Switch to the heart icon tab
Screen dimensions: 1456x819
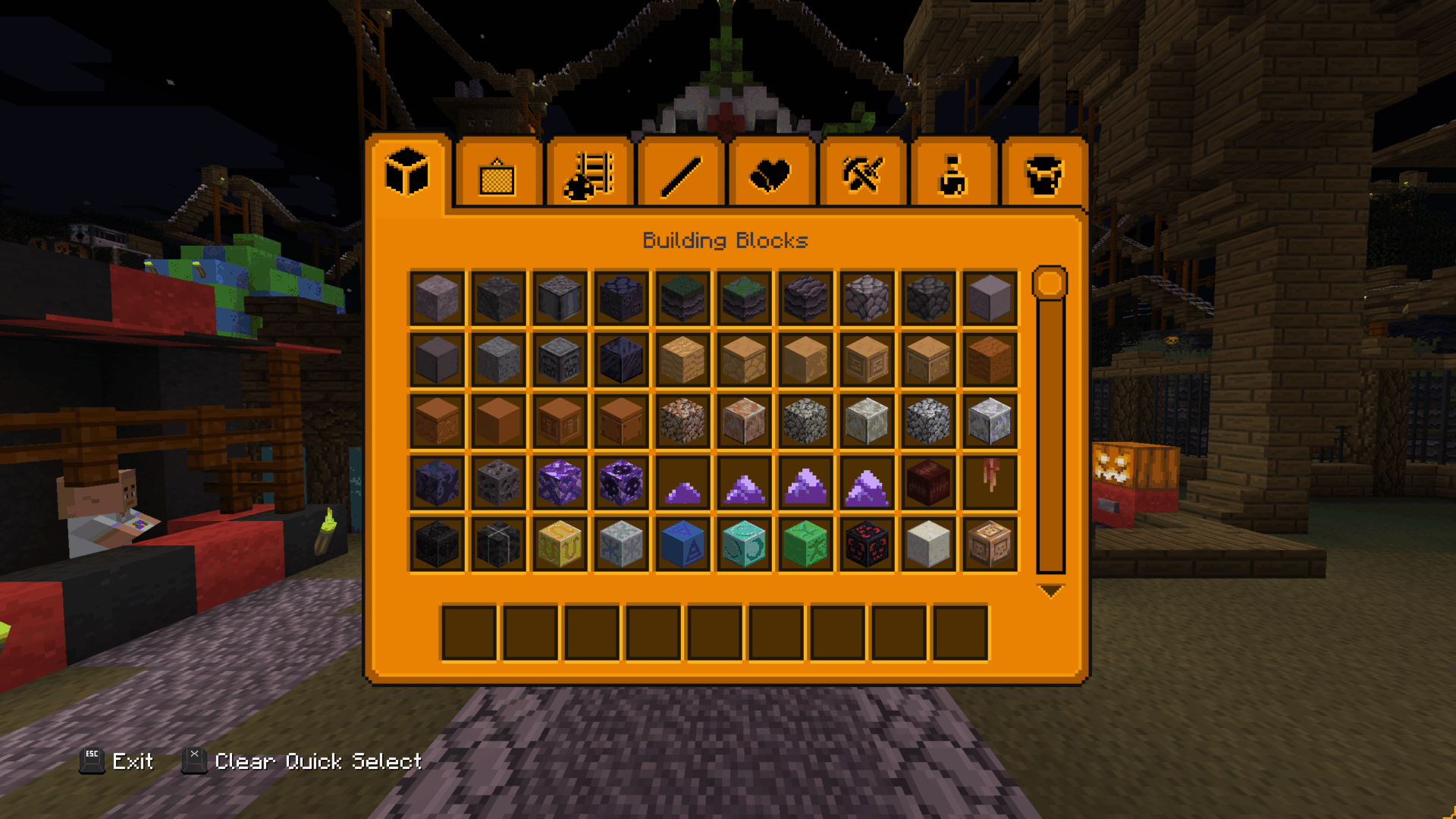(770, 175)
